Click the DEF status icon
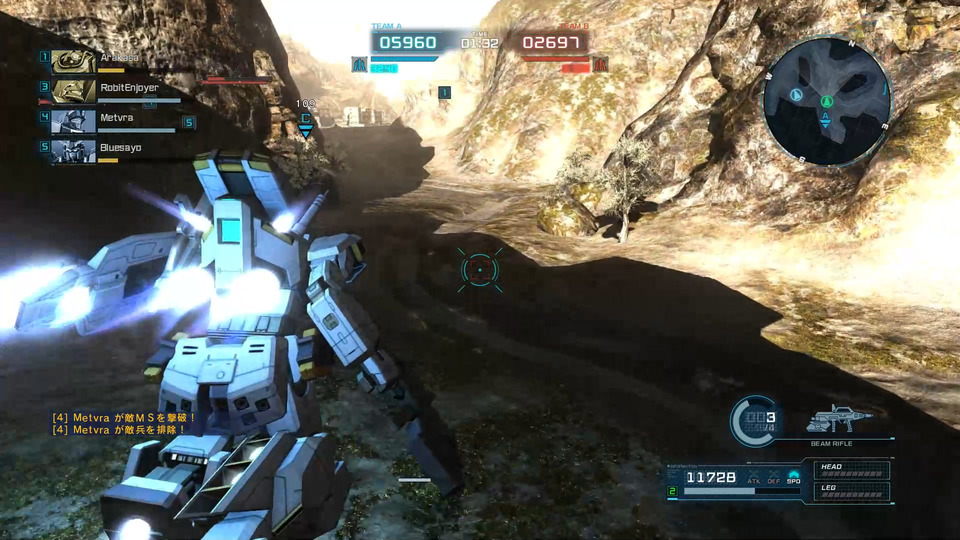The width and height of the screenshot is (960, 540). (773, 477)
